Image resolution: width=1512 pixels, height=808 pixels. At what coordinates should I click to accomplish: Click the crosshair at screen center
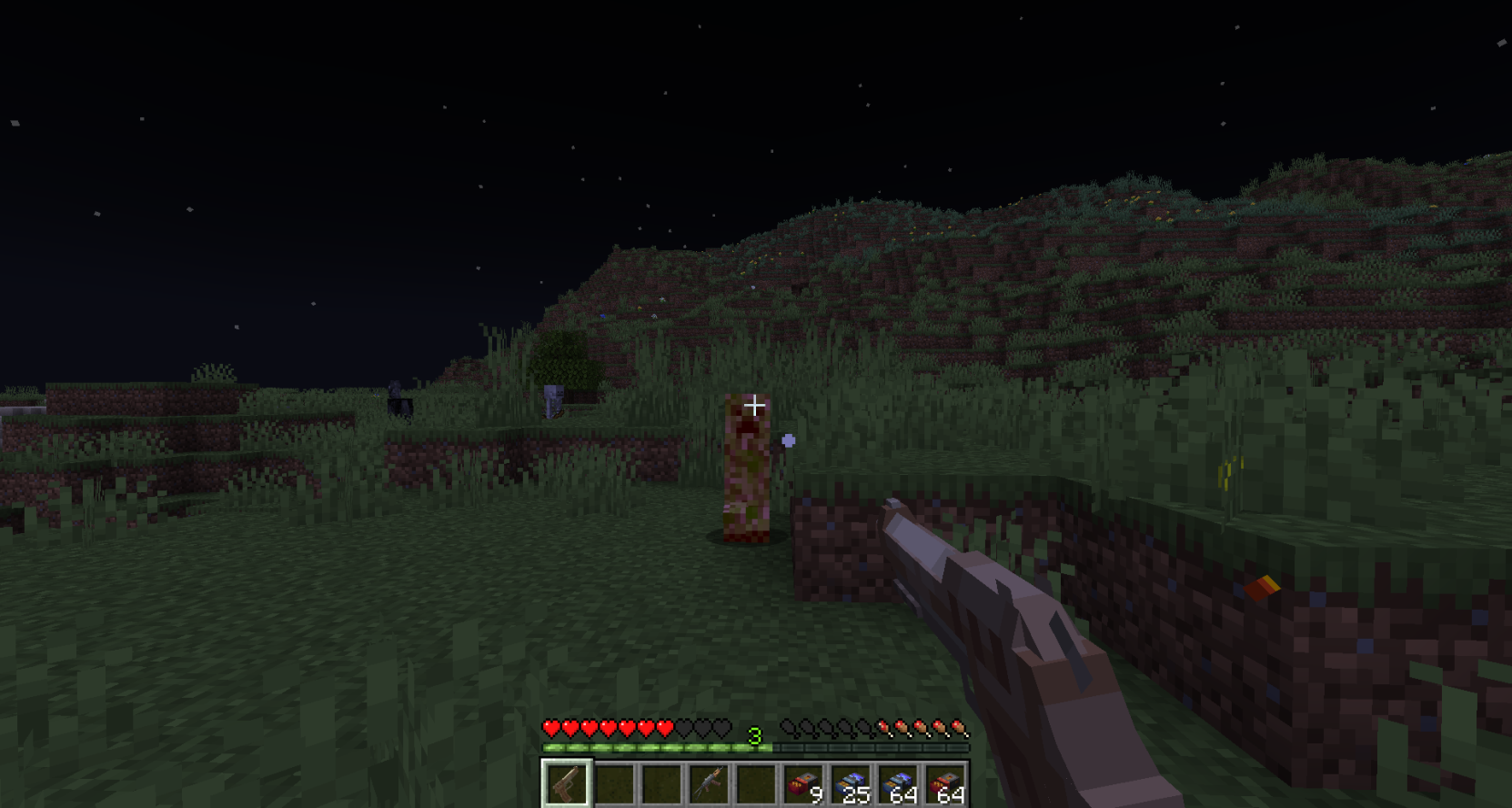pyautogui.click(x=756, y=406)
